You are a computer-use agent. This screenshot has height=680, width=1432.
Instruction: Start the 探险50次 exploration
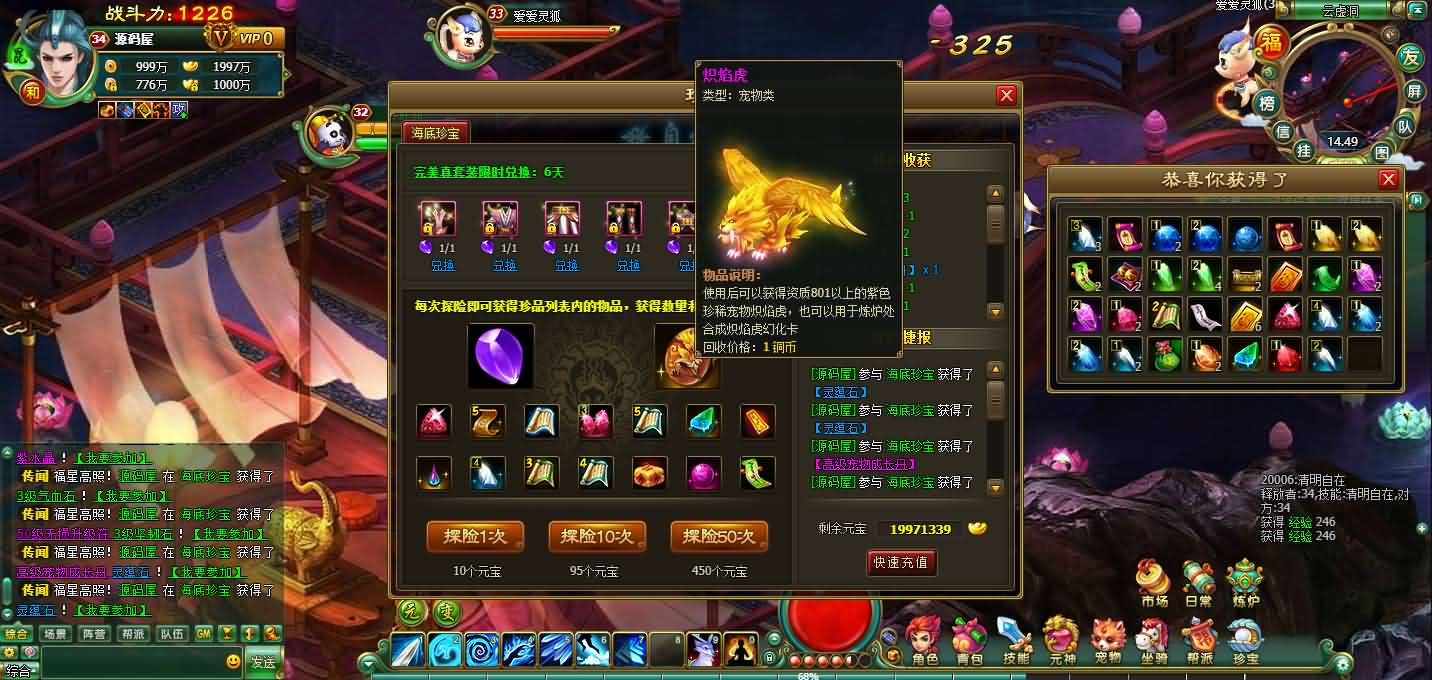(719, 537)
